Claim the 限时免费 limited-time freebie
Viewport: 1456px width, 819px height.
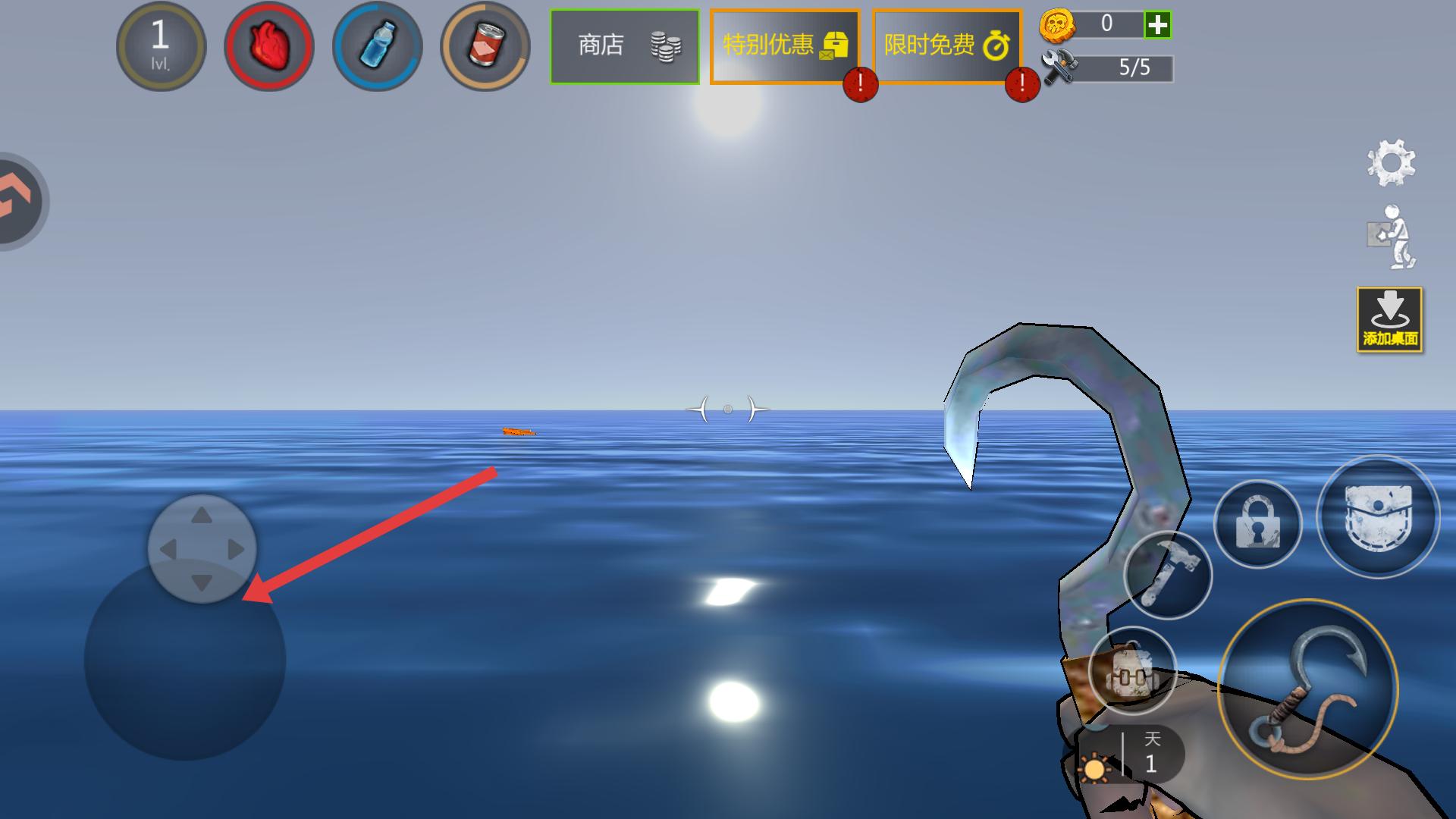pyautogui.click(x=946, y=46)
